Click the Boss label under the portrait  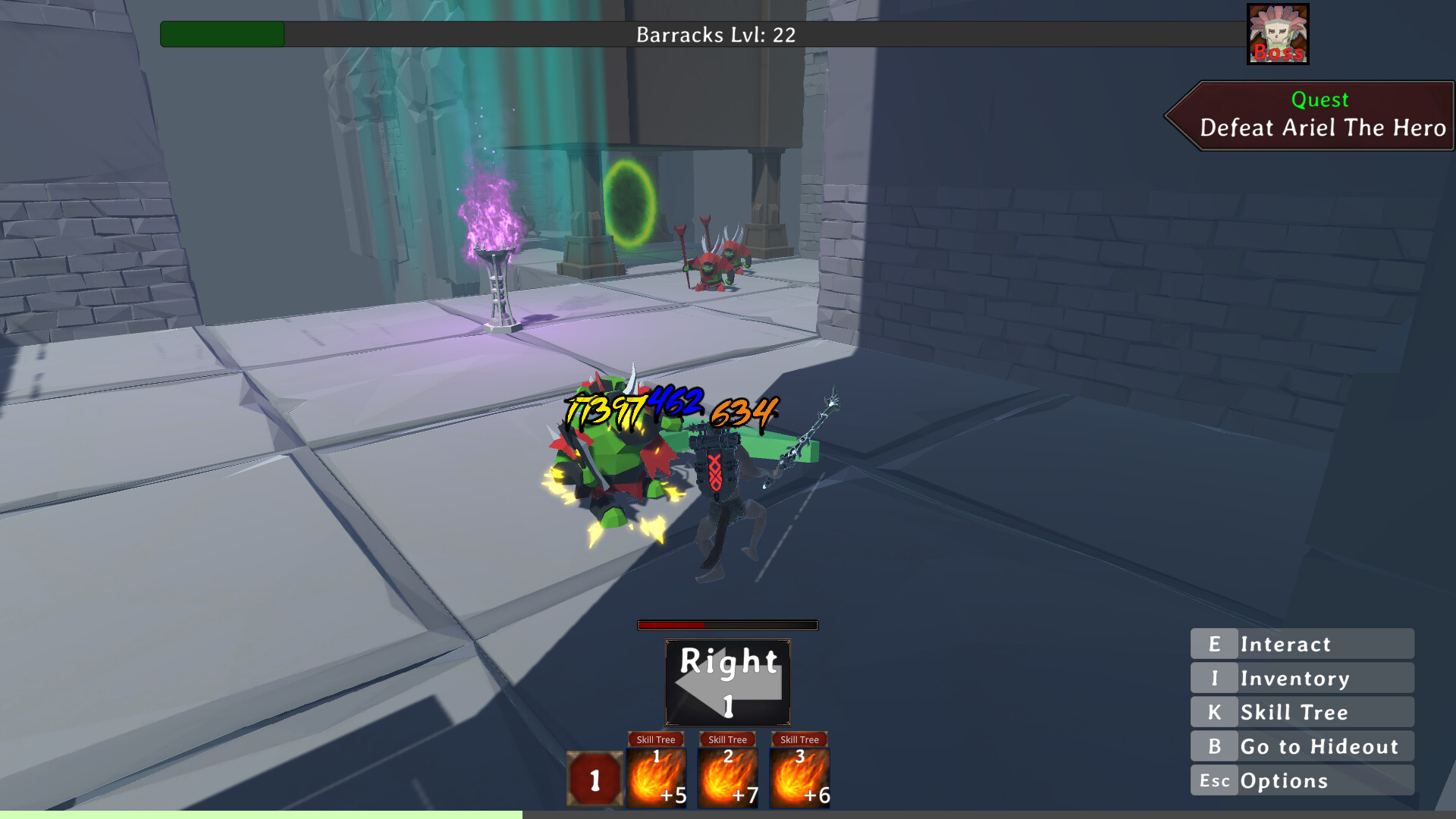click(x=1277, y=54)
